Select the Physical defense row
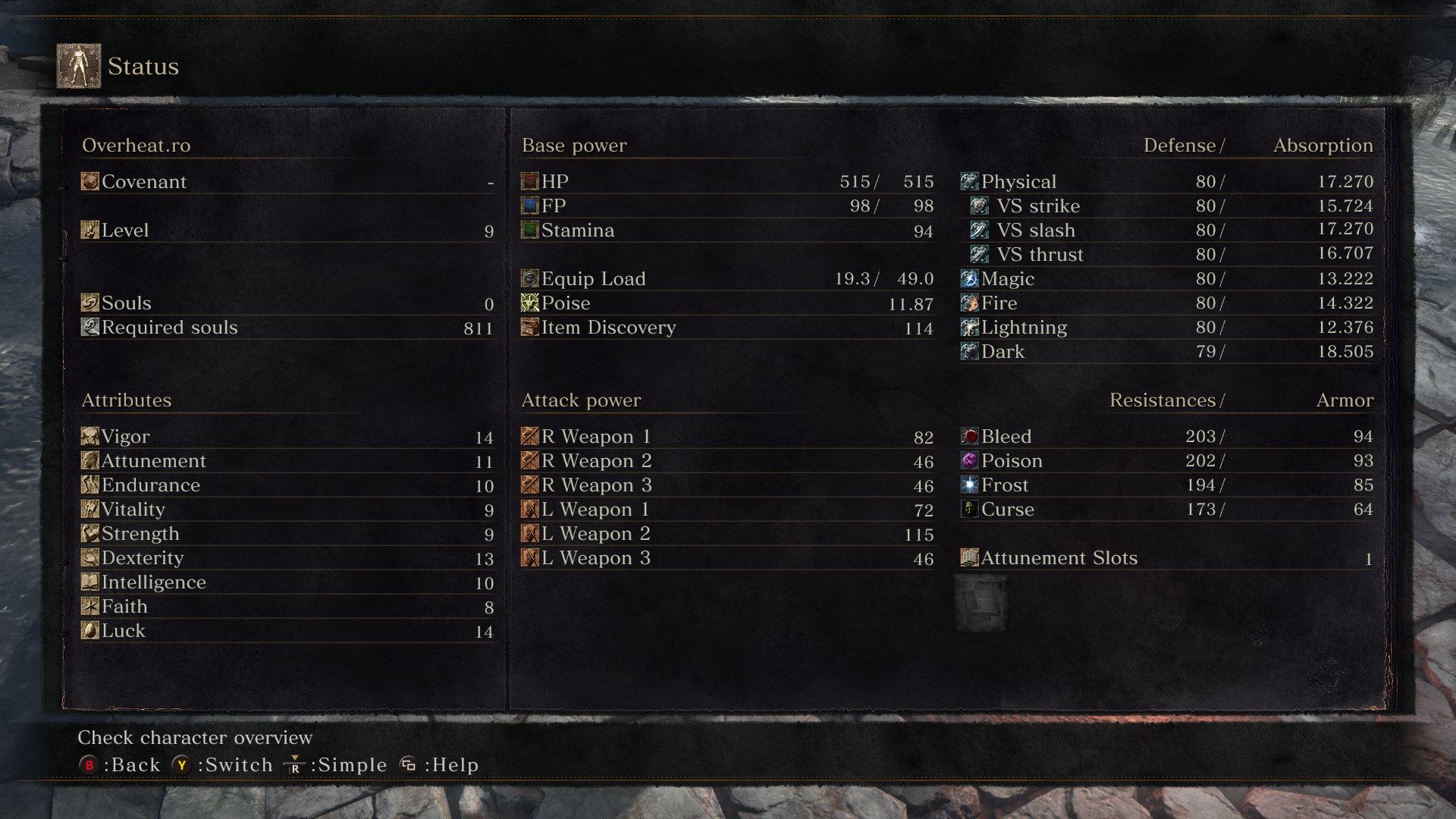 coord(1166,182)
